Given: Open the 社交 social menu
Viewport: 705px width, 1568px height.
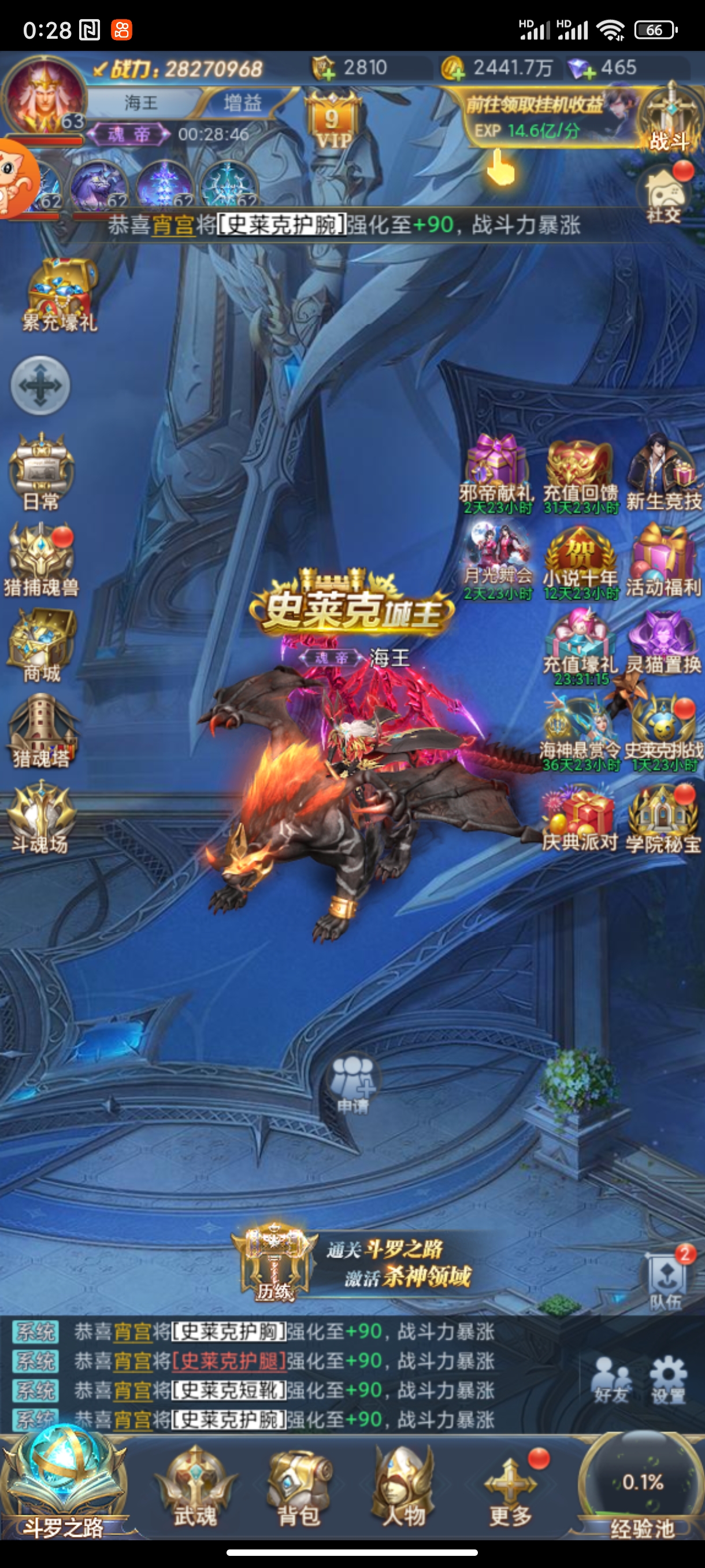Looking at the screenshot, I should (x=664, y=194).
